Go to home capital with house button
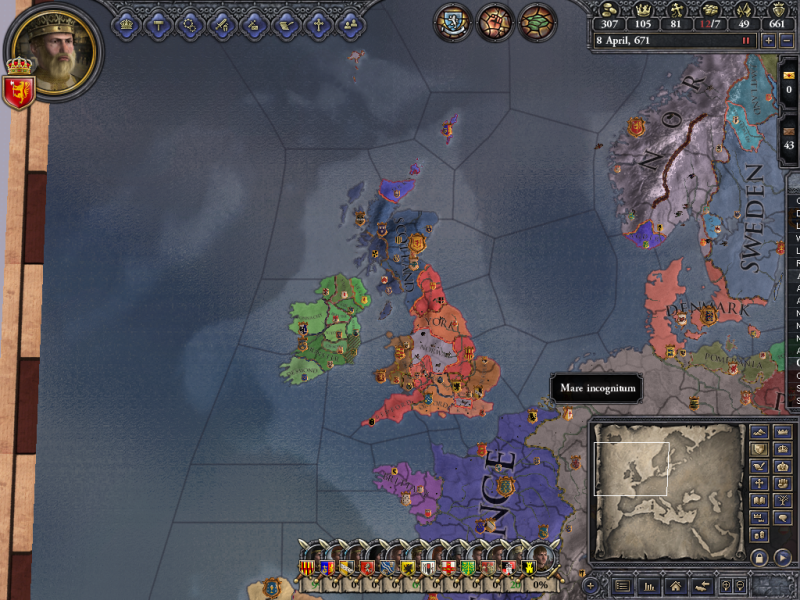 [x=675, y=585]
